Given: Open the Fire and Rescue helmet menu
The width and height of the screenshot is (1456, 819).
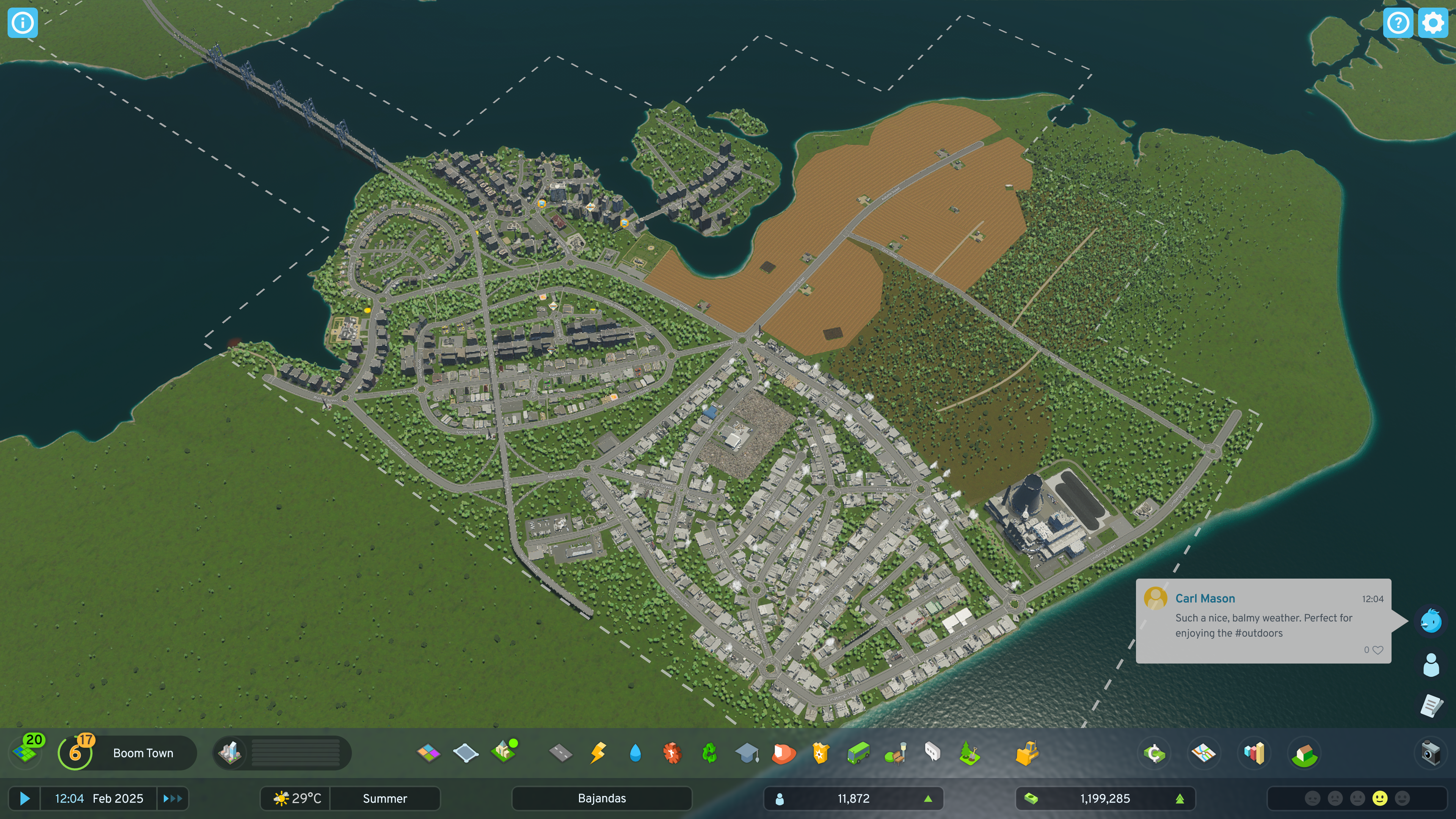Looking at the screenshot, I should click(x=783, y=753).
